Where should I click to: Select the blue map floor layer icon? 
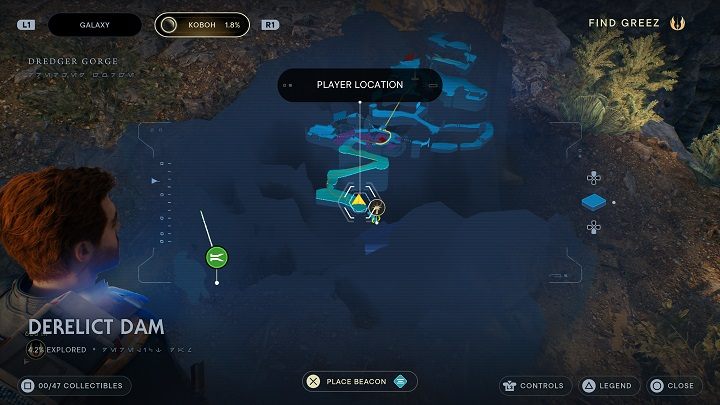coord(594,203)
